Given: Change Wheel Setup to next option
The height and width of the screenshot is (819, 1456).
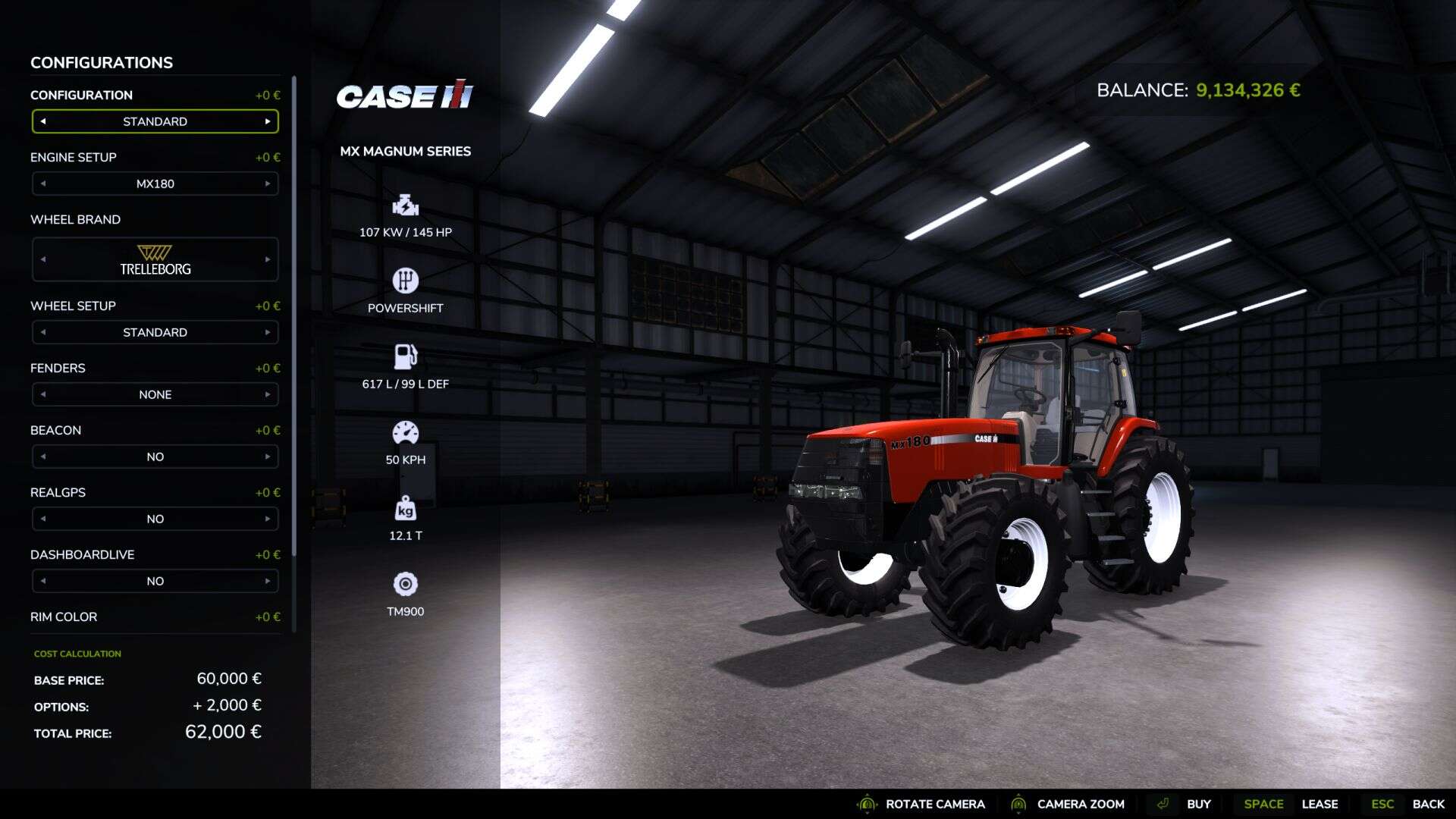Looking at the screenshot, I should [x=267, y=332].
